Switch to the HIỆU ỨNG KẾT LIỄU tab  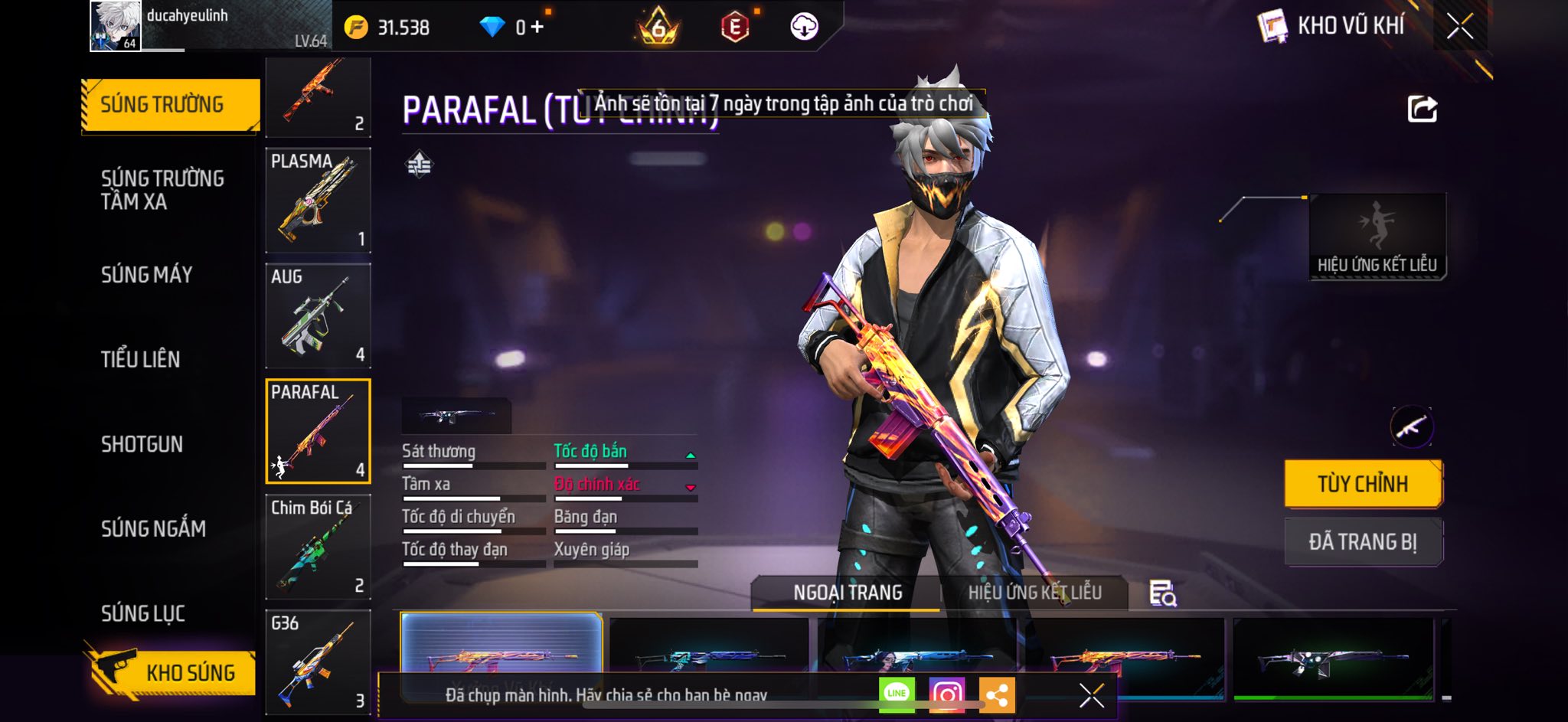[x=1034, y=593]
